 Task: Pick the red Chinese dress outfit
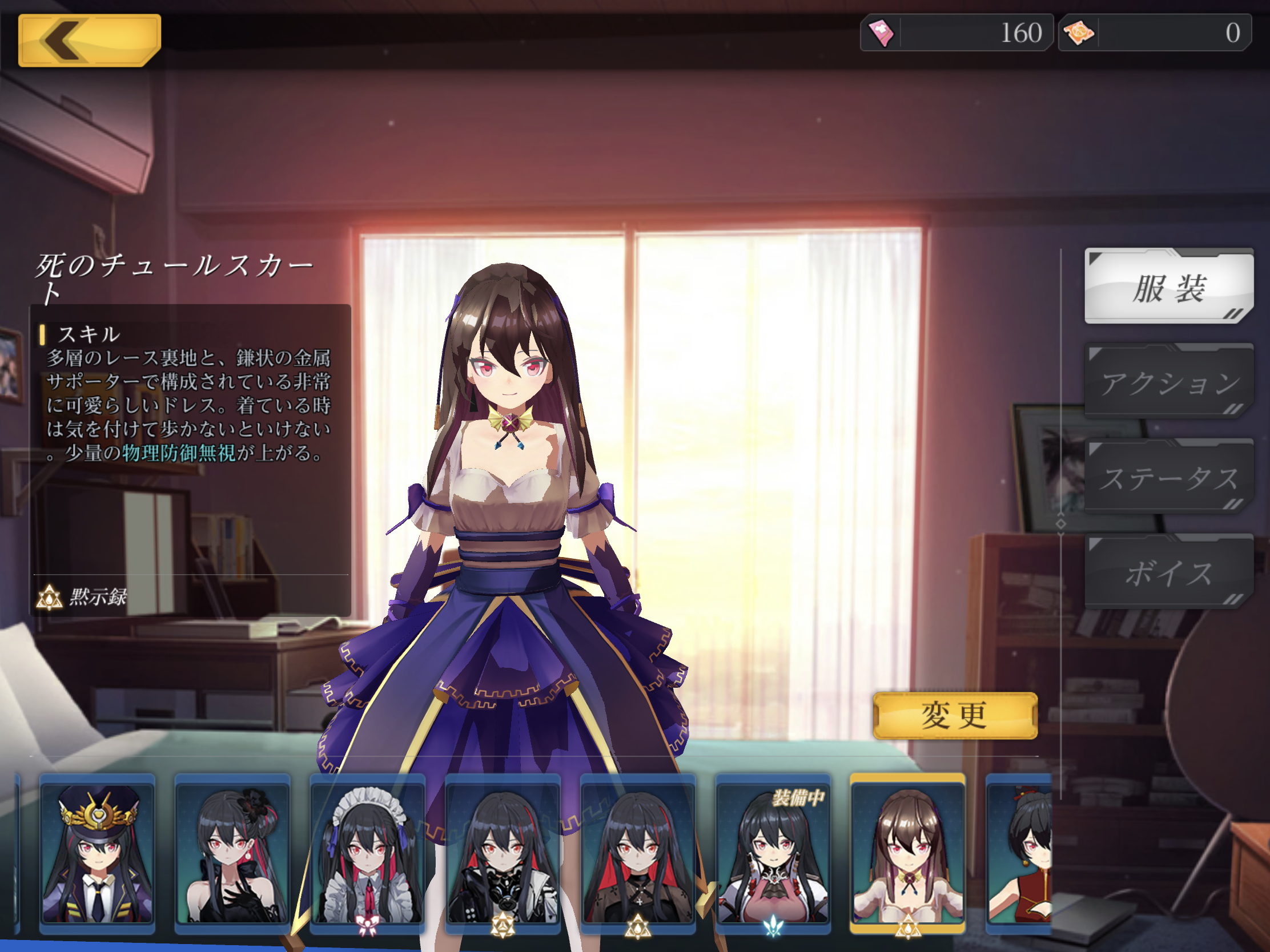tap(1019, 853)
